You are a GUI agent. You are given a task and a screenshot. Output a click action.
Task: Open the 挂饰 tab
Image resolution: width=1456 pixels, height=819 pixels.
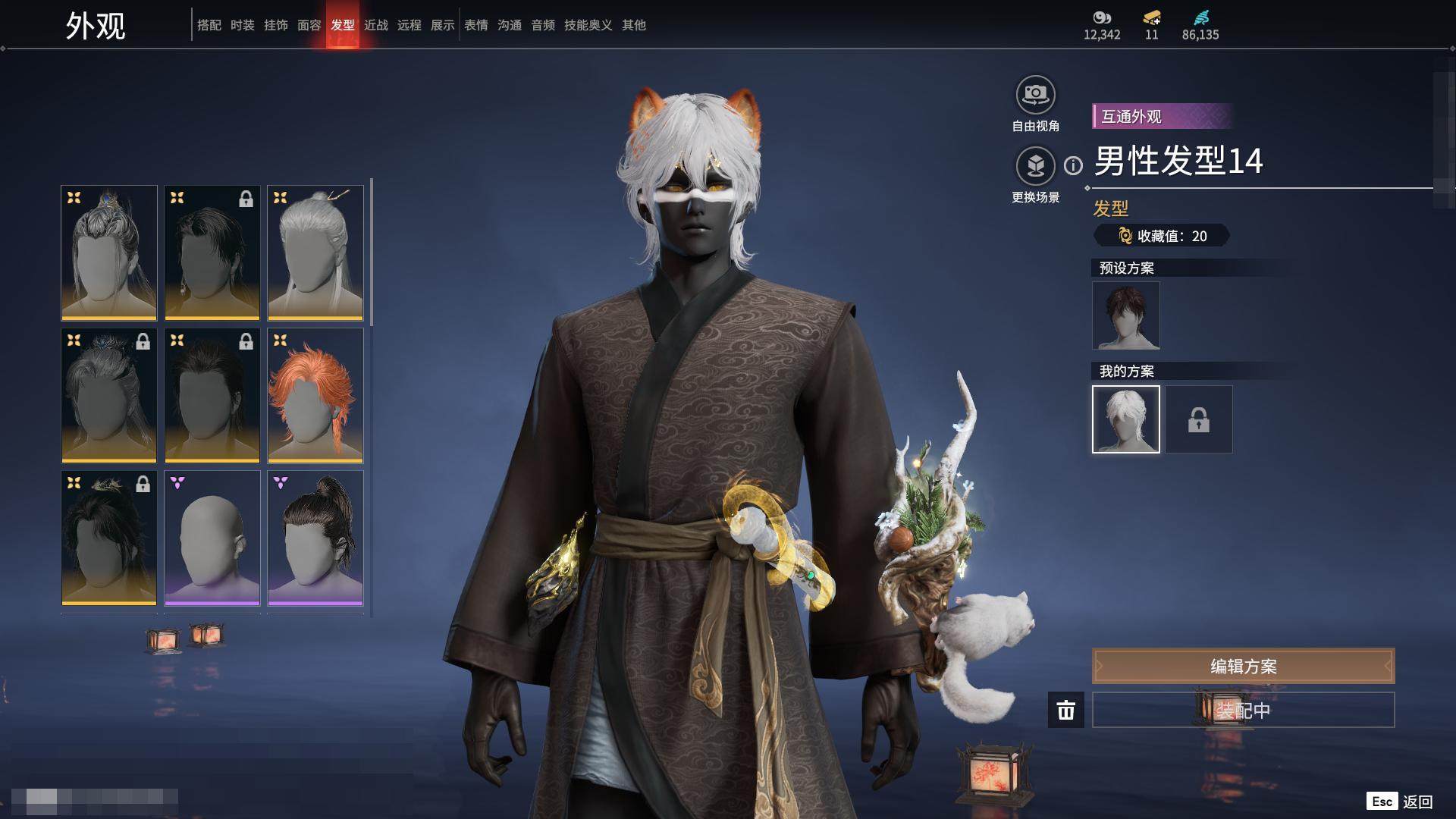click(276, 25)
